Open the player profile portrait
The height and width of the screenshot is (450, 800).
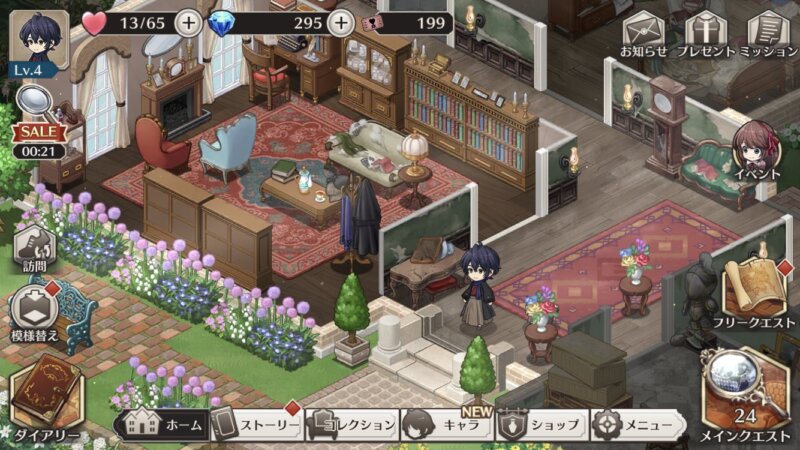[39, 38]
